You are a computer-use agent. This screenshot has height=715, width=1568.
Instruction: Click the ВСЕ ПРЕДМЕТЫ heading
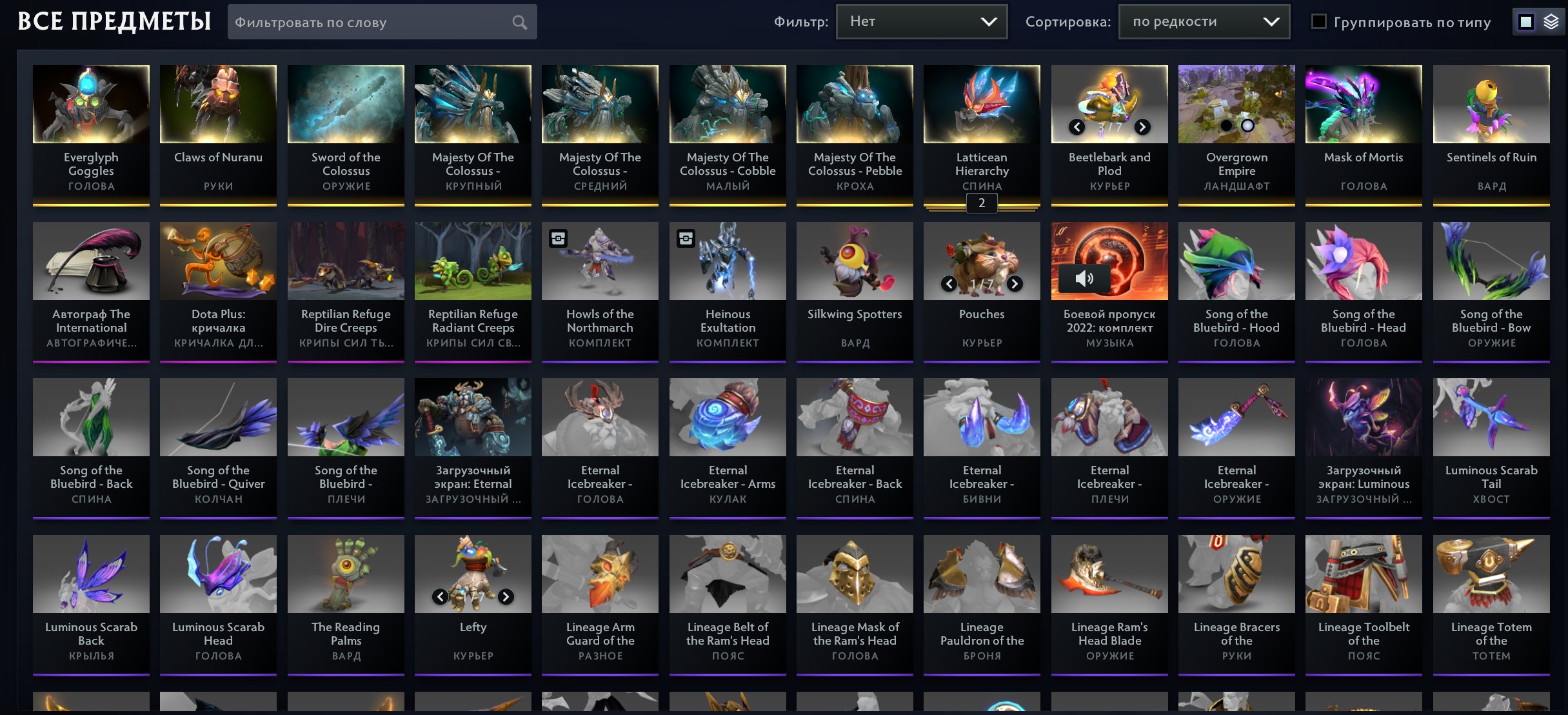(x=114, y=20)
